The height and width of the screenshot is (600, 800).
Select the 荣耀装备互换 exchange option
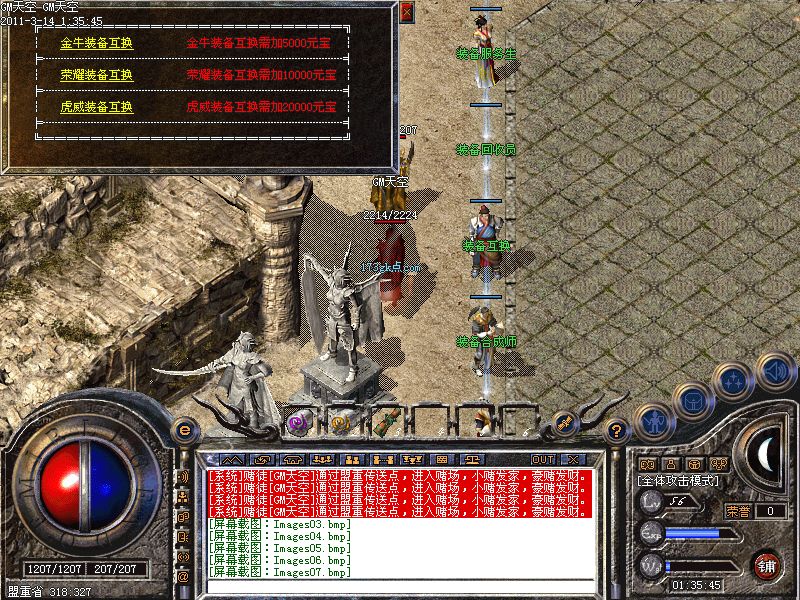pos(96,75)
